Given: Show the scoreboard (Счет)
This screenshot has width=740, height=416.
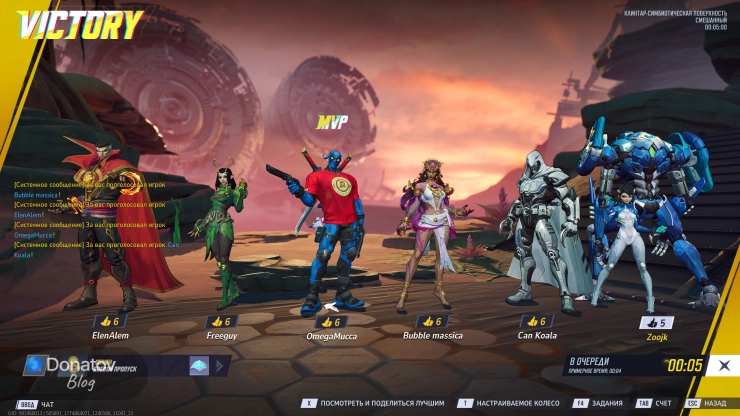Looking at the screenshot, I should coord(656,403).
